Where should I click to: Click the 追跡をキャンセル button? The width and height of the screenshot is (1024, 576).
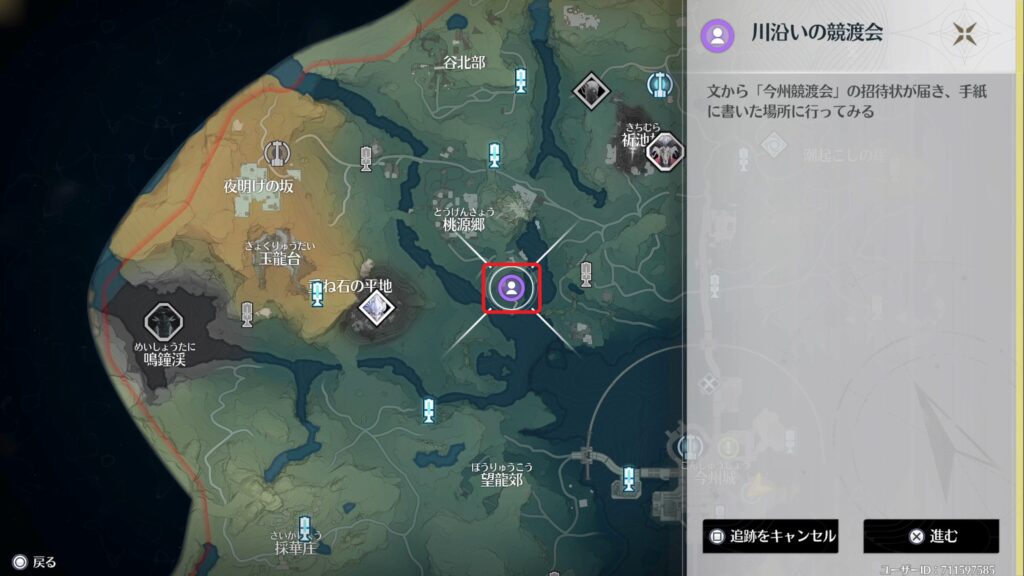tap(769, 536)
